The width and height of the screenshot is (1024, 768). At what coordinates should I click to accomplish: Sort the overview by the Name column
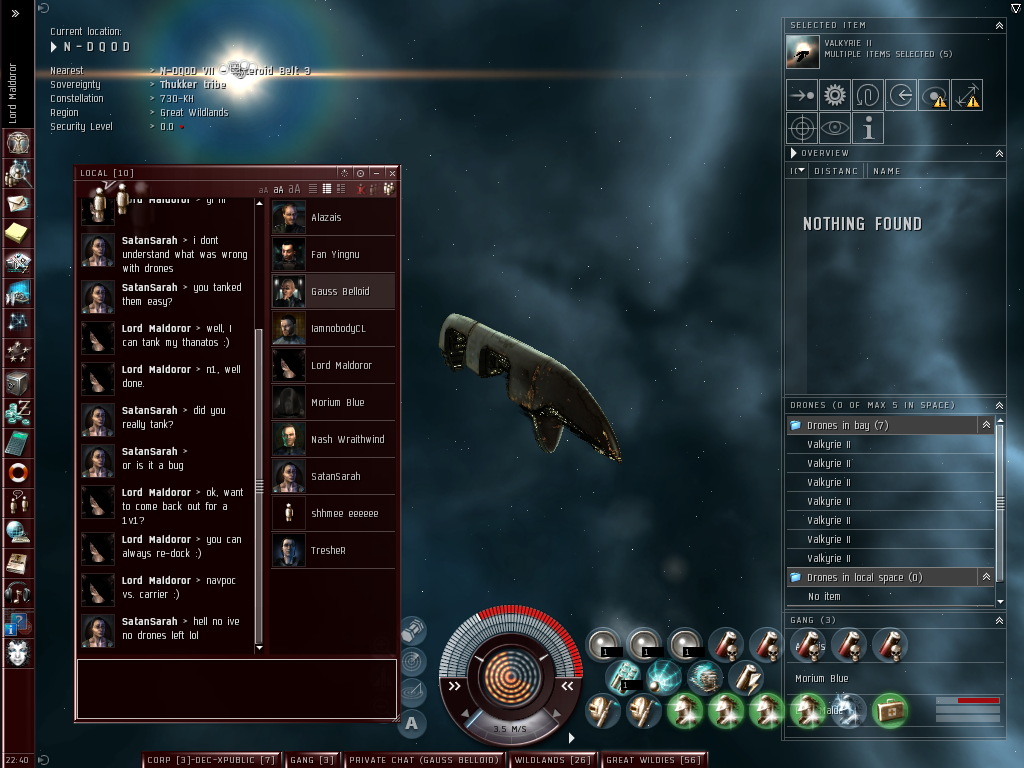(886, 171)
